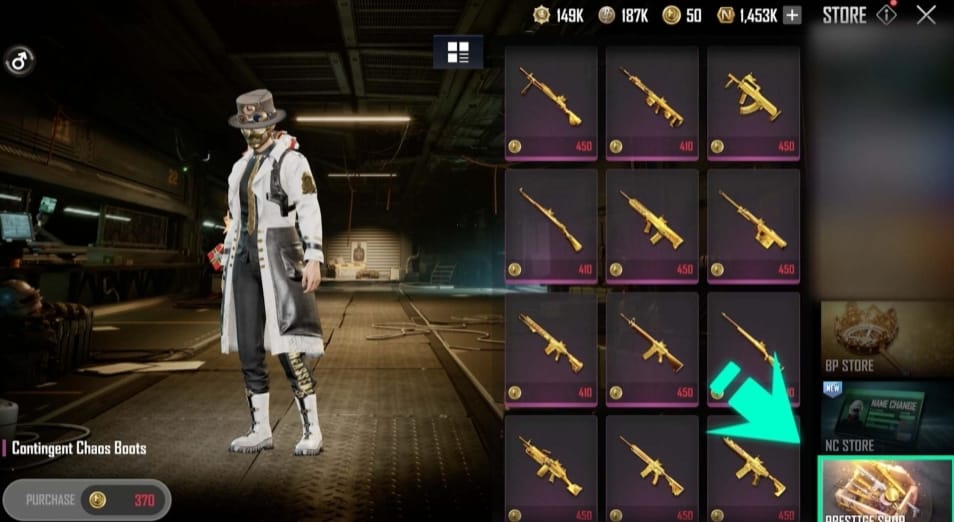Screen dimensions: 954x522
Task: Switch character gender with the male symbol icon
Action: (19, 62)
